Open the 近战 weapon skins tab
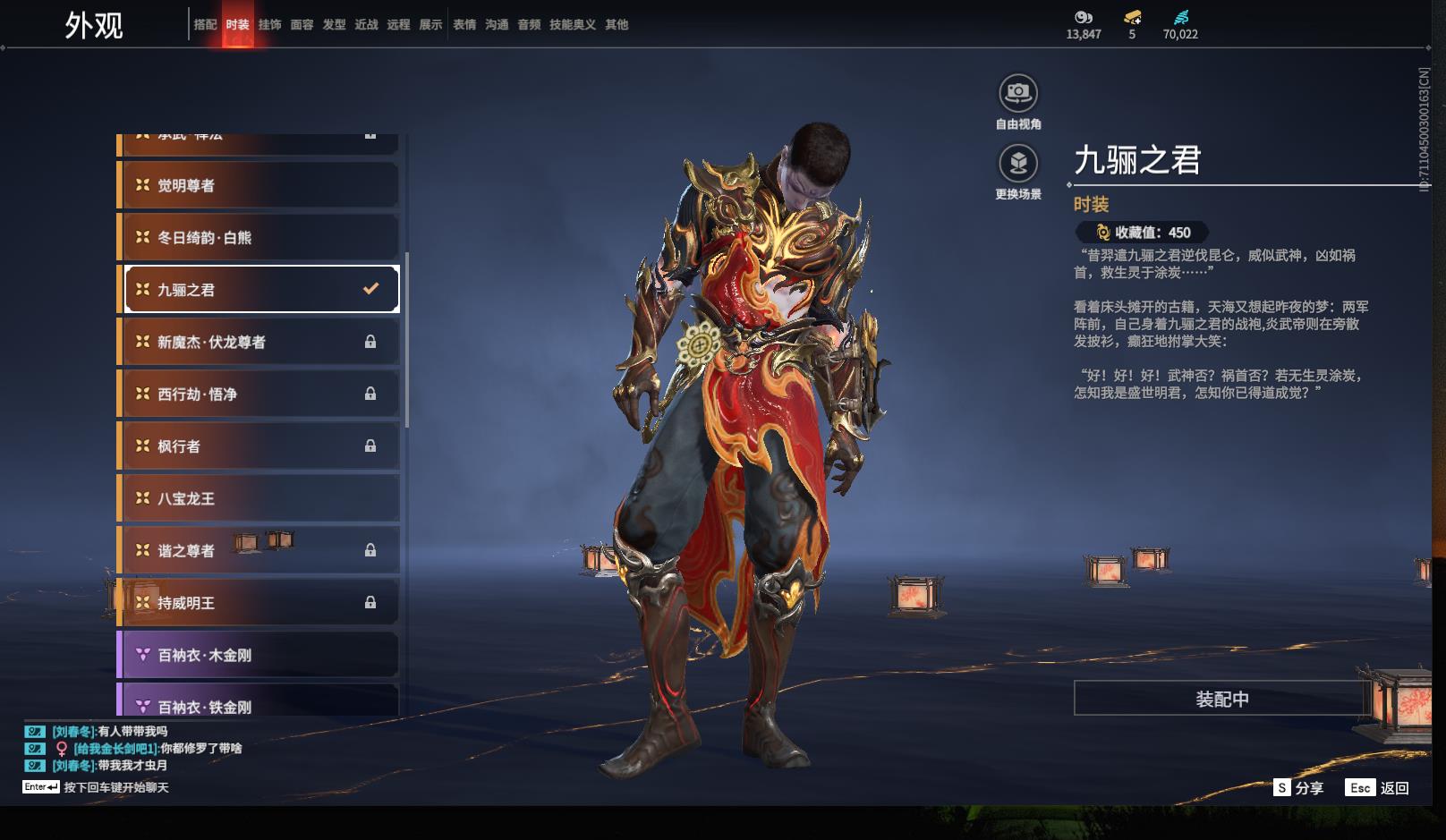The height and width of the screenshot is (840, 1446). coord(366,25)
